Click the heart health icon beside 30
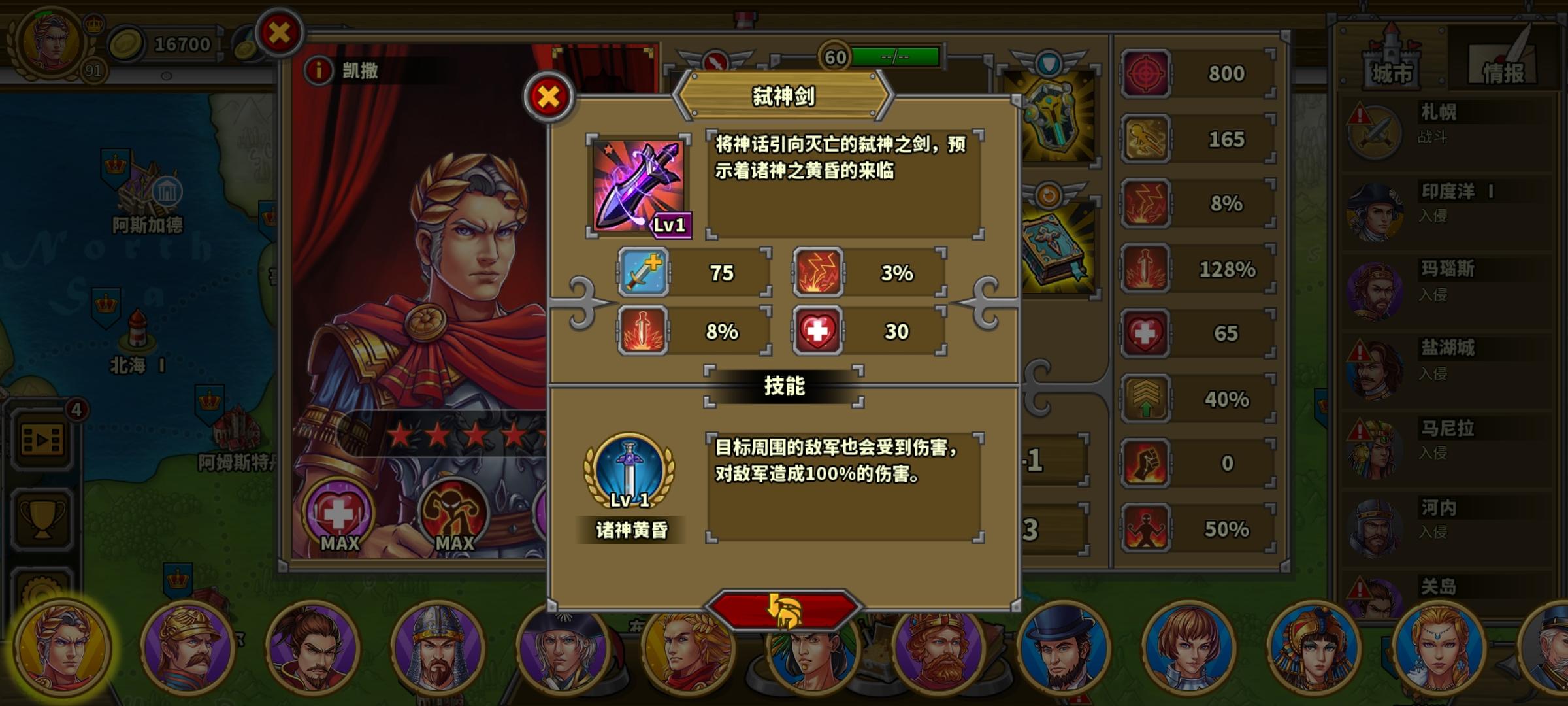1568x706 pixels. pyautogui.click(x=819, y=331)
